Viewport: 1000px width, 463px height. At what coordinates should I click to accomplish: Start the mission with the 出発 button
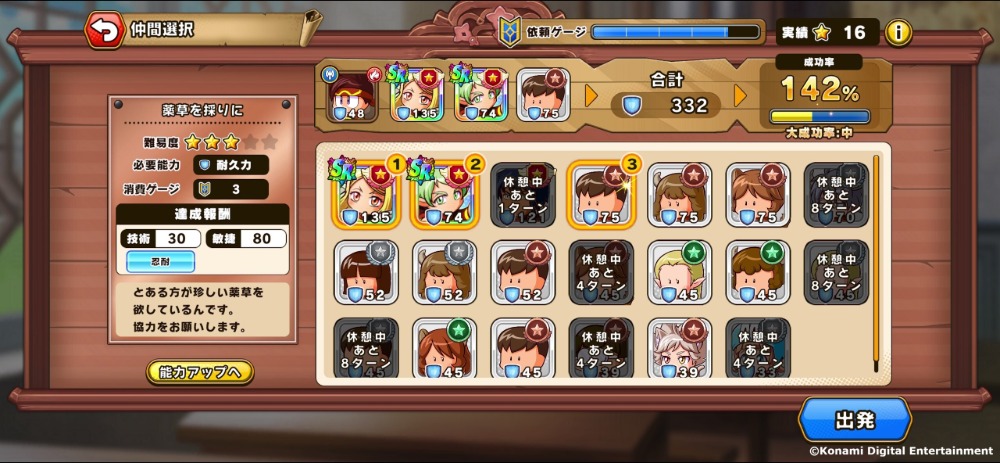(x=854, y=419)
